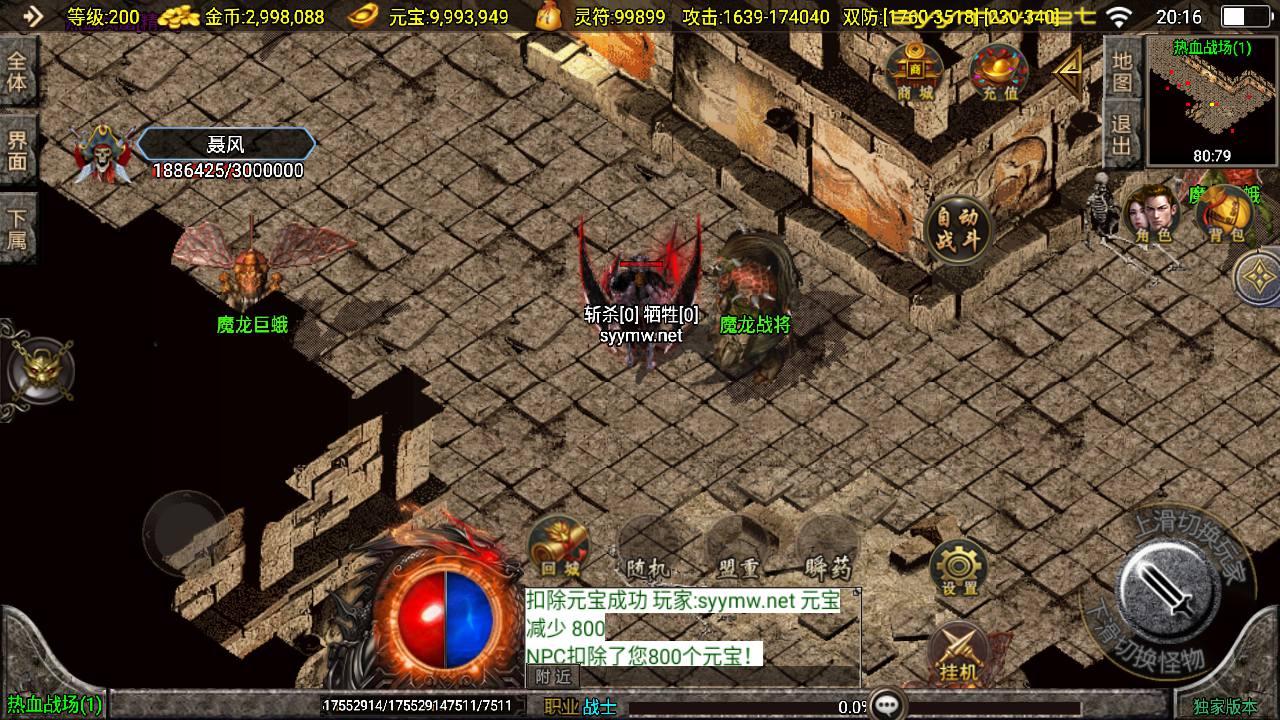Open the 背包 backpack
This screenshot has height=720, width=1280.
click(x=1227, y=214)
